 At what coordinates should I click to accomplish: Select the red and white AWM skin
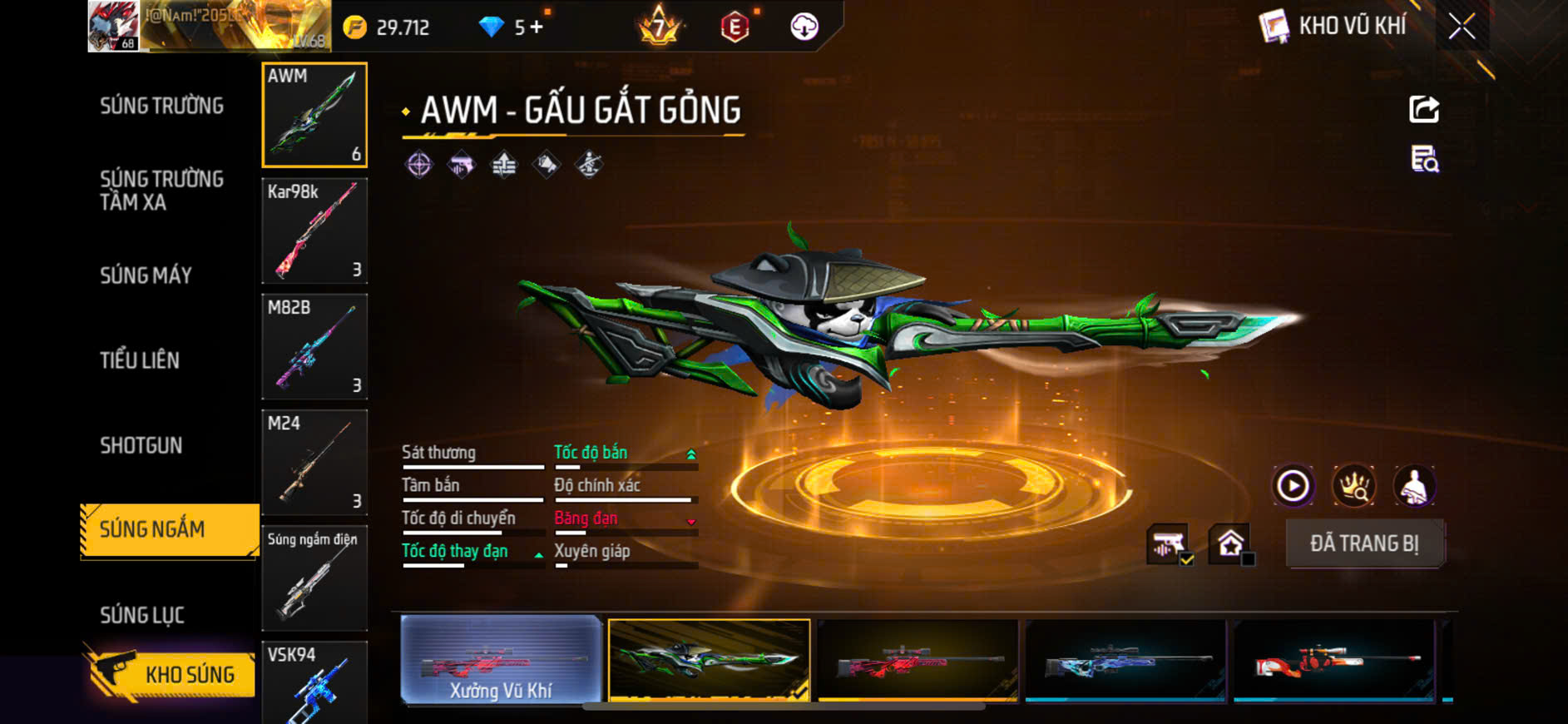point(1333,661)
